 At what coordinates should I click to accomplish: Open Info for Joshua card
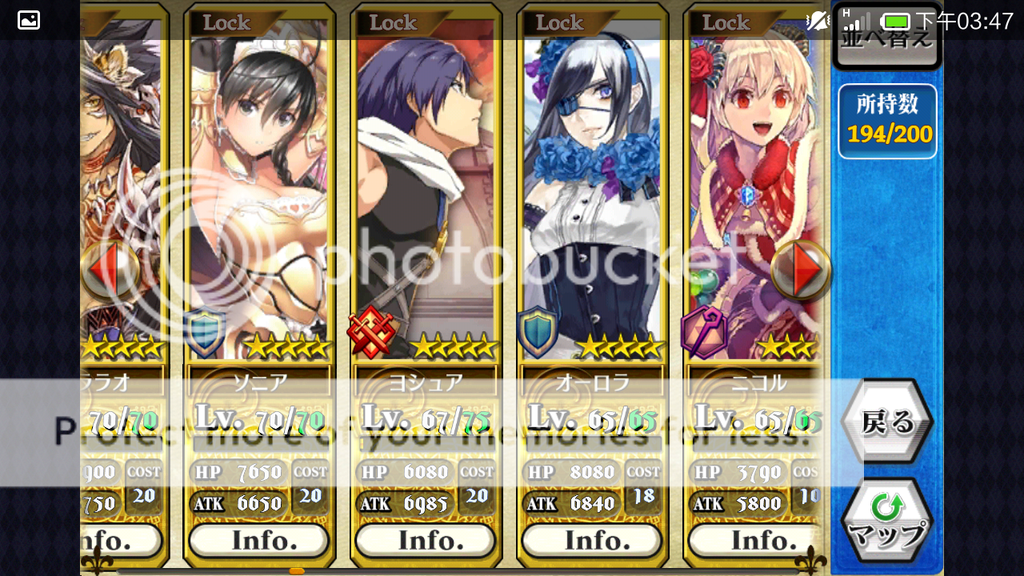click(425, 540)
